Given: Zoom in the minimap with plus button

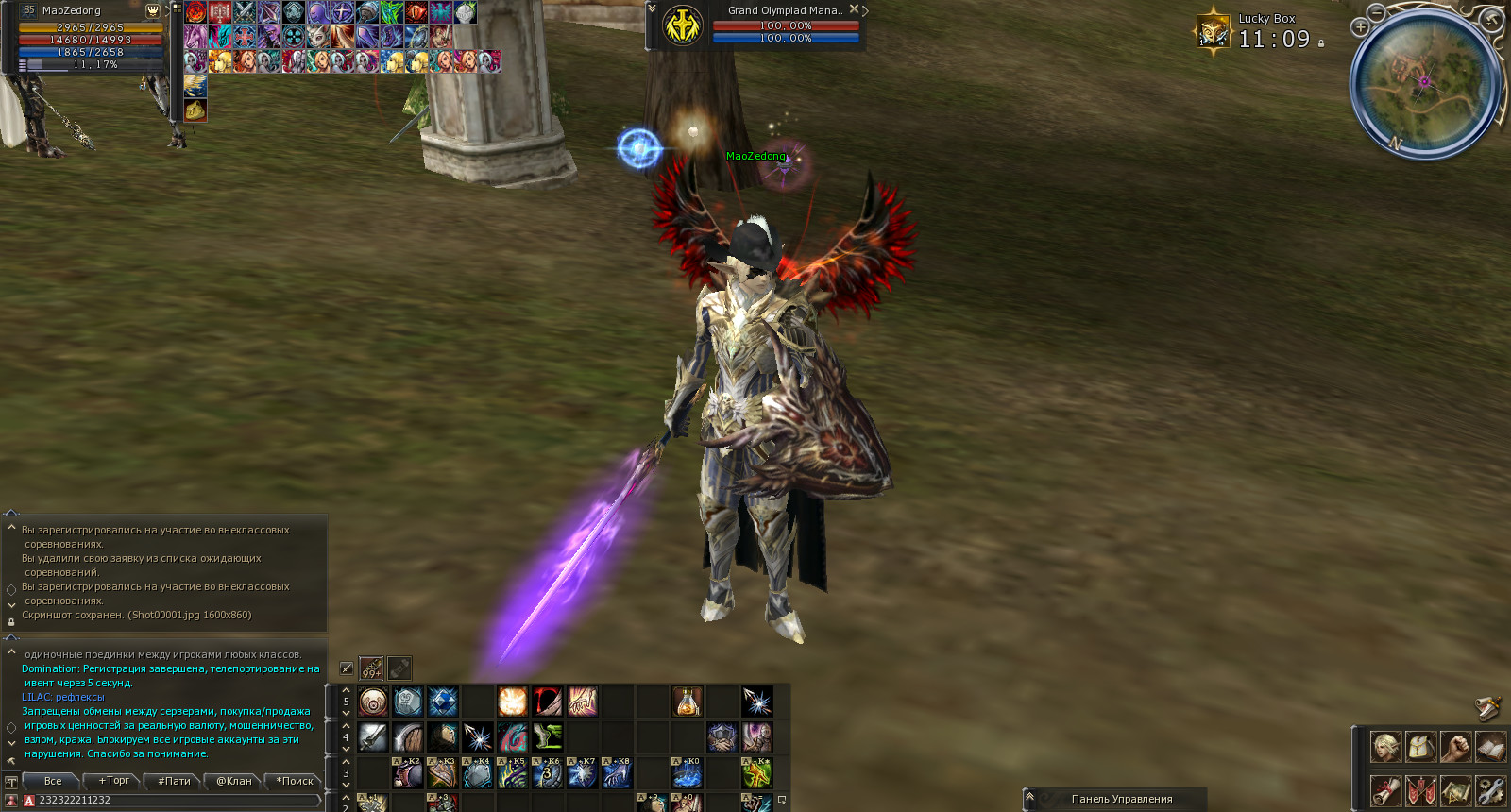Looking at the screenshot, I should point(1360,27).
